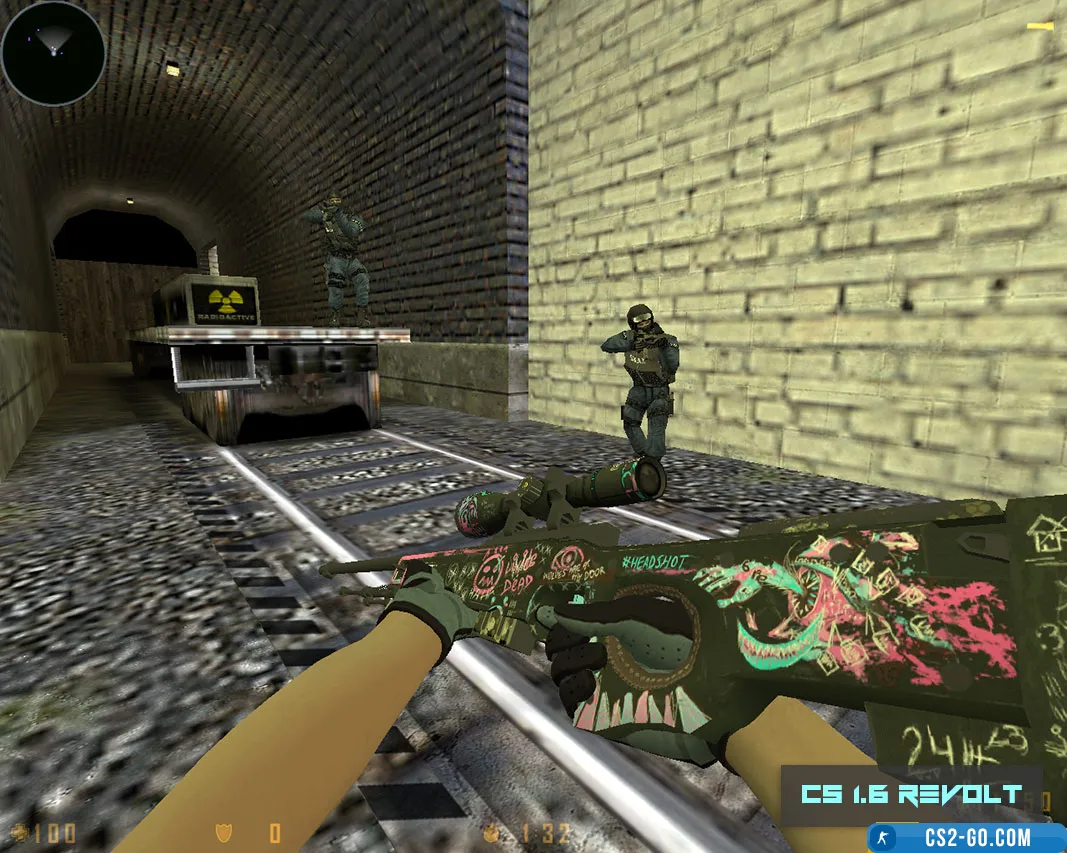The image size is (1067, 853).
Task: Select the CS 1.6 Revolt banner
Action: click(911, 795)
